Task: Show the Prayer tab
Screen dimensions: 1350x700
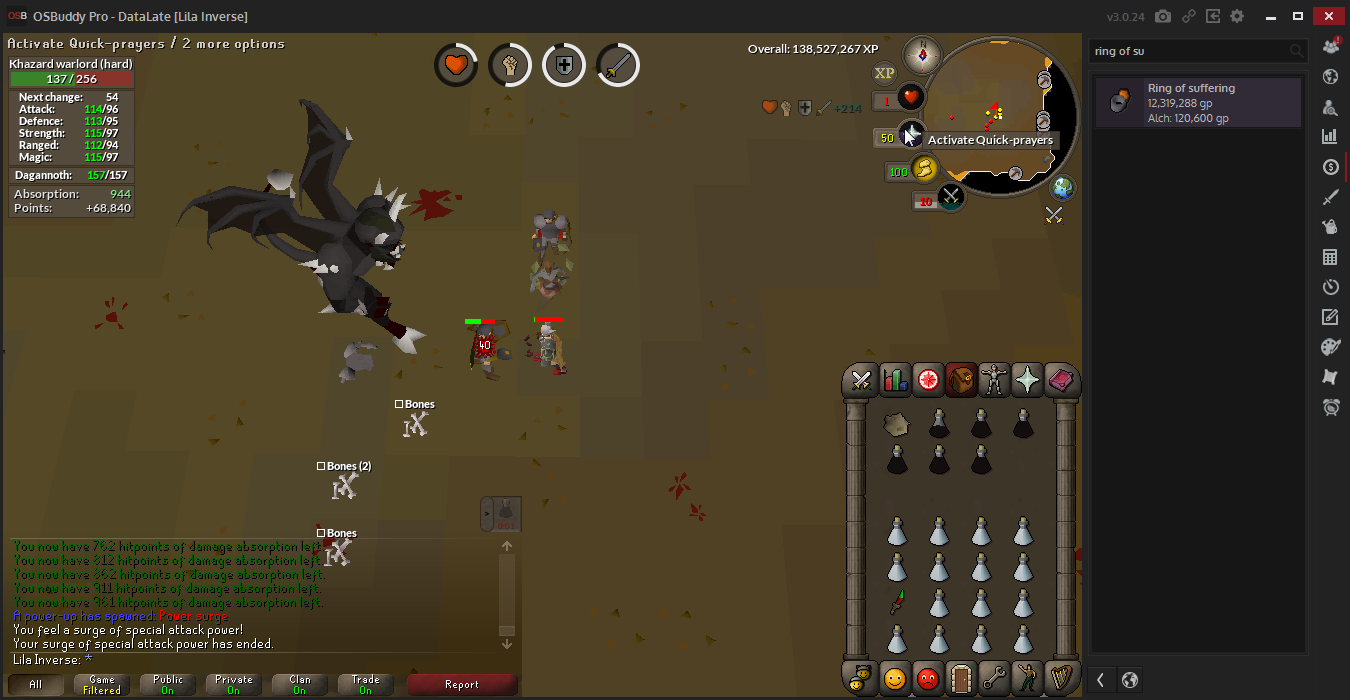Action: [x=1027, y=381]
